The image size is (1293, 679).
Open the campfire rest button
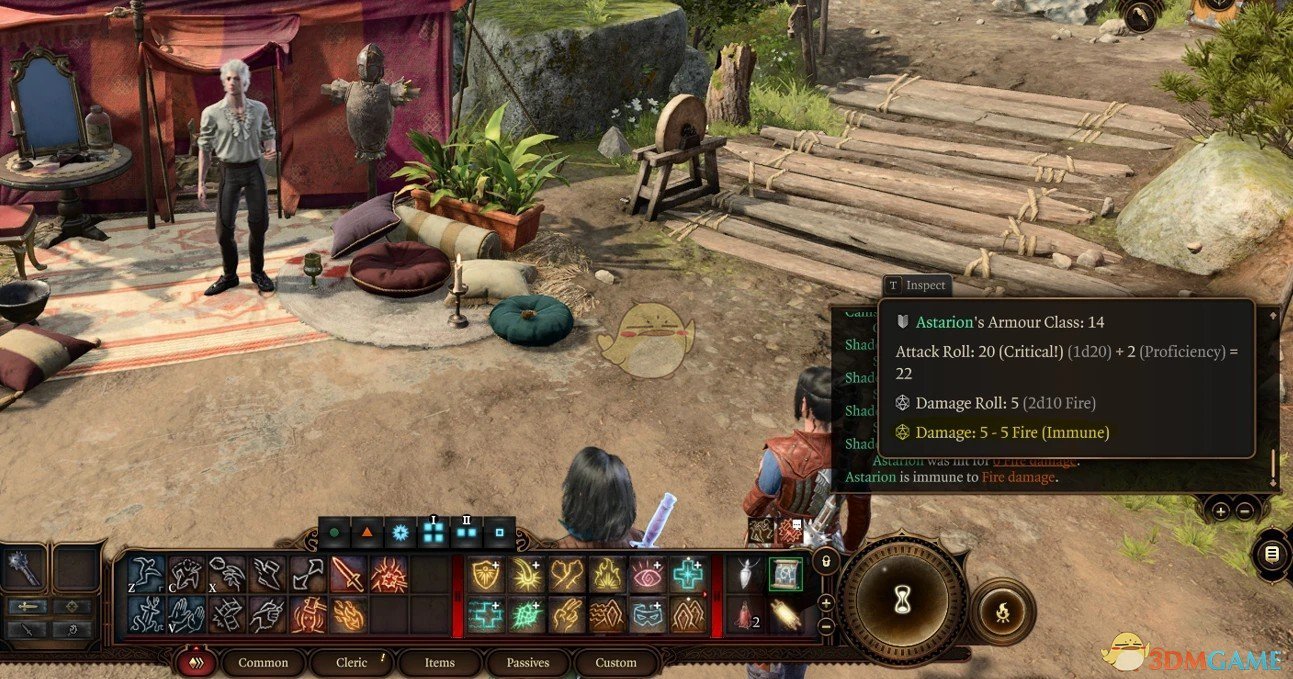click(x=1002, y=611)
